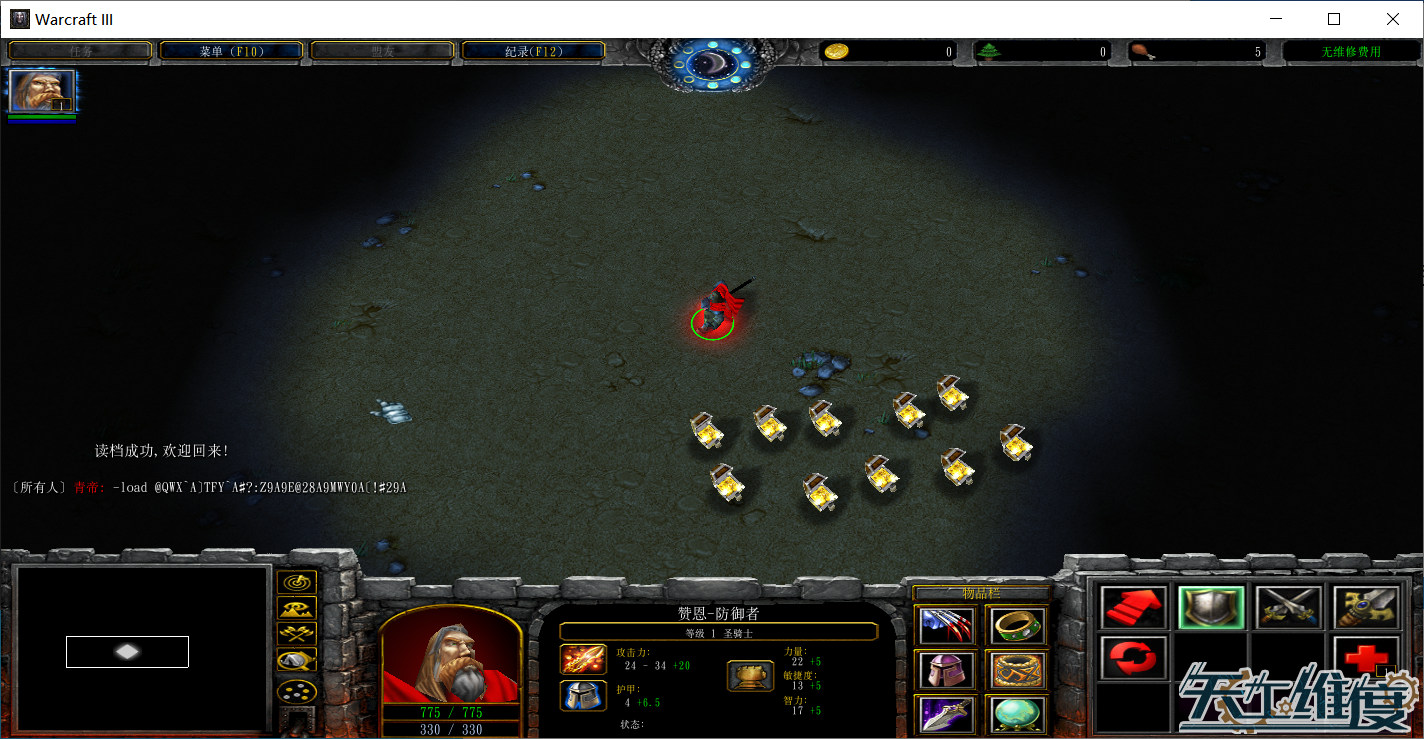Select the hero portrait icon at top-left
Image resolution: width=1424 pixels, height=739 pixels.
[42, 91]
